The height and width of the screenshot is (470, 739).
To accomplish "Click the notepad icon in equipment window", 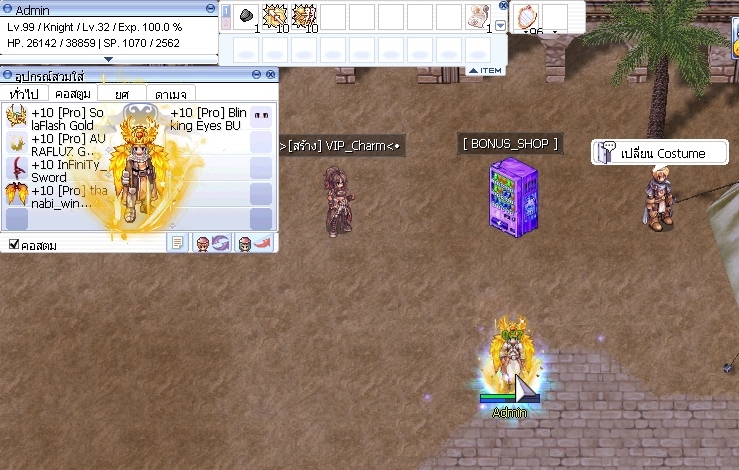I will [176, 243].
